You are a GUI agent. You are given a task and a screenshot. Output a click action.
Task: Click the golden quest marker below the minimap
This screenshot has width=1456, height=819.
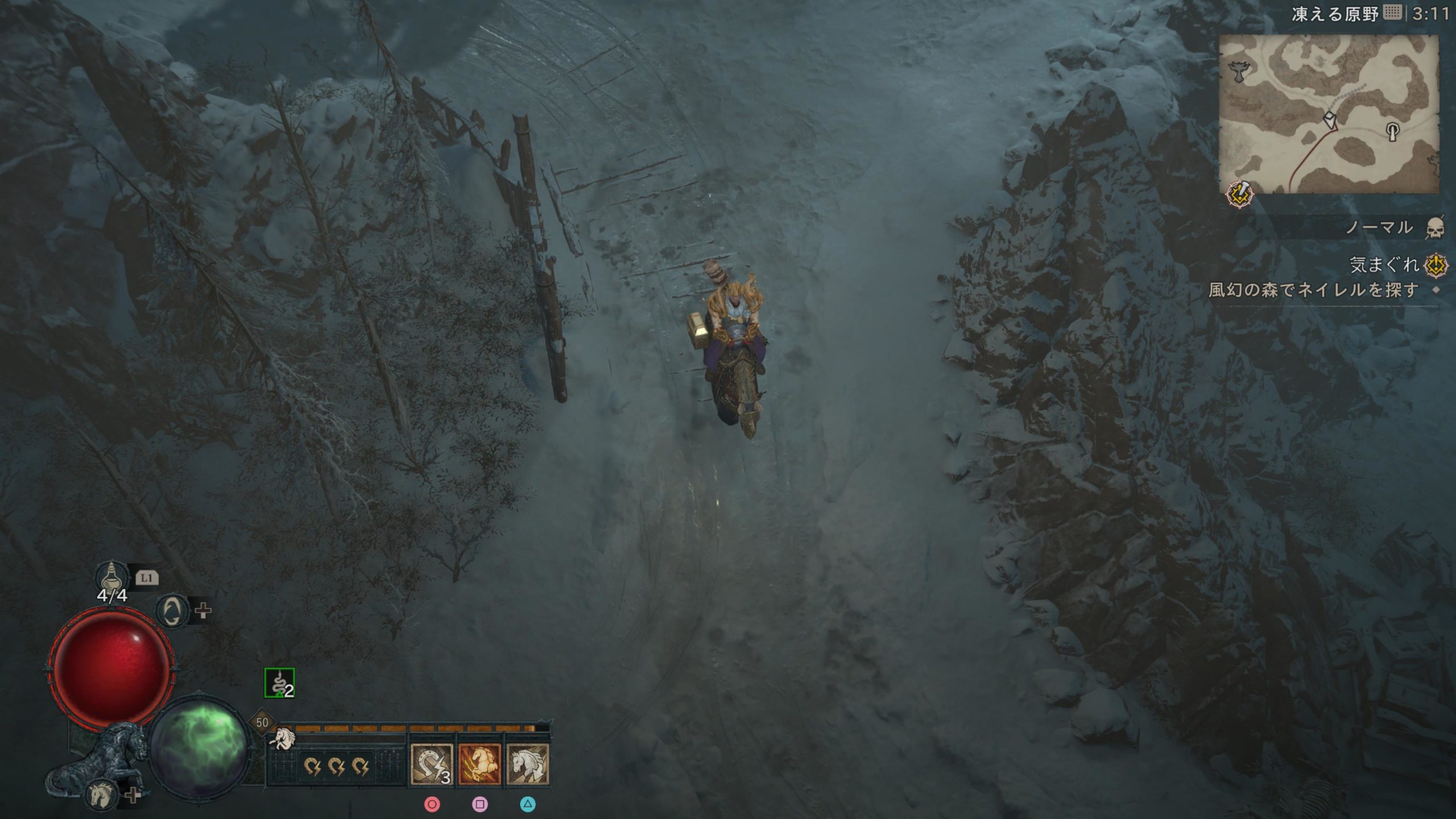click(x=1240, y=195)
